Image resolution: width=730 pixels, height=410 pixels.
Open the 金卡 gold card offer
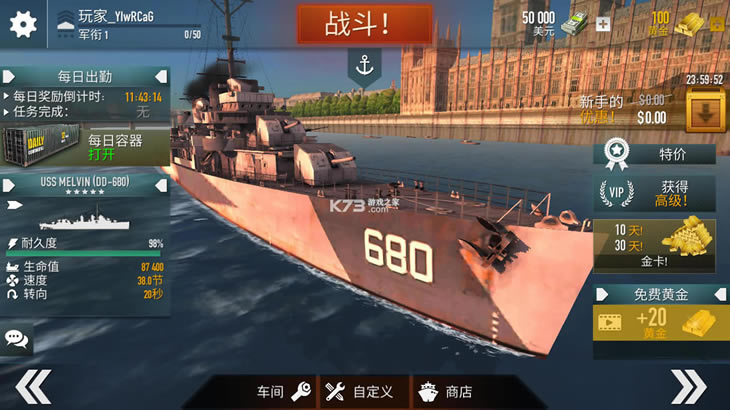(x=655, y=245)
